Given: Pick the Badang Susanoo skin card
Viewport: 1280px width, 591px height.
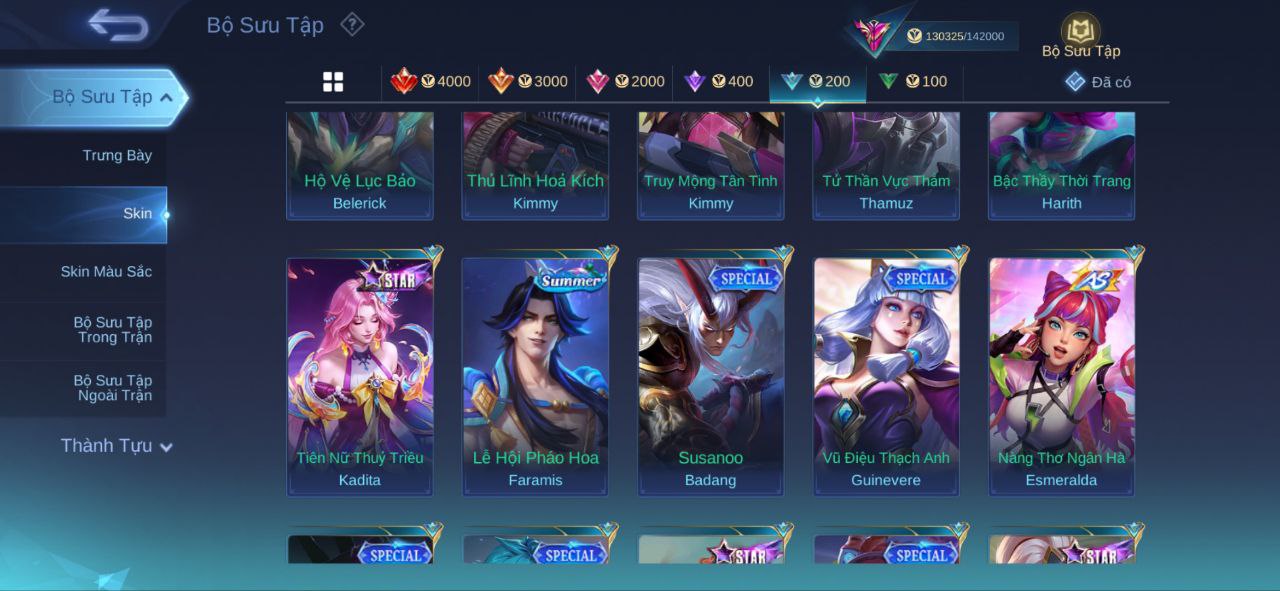Looking at the screenshot, I should [x=711, y=376].
